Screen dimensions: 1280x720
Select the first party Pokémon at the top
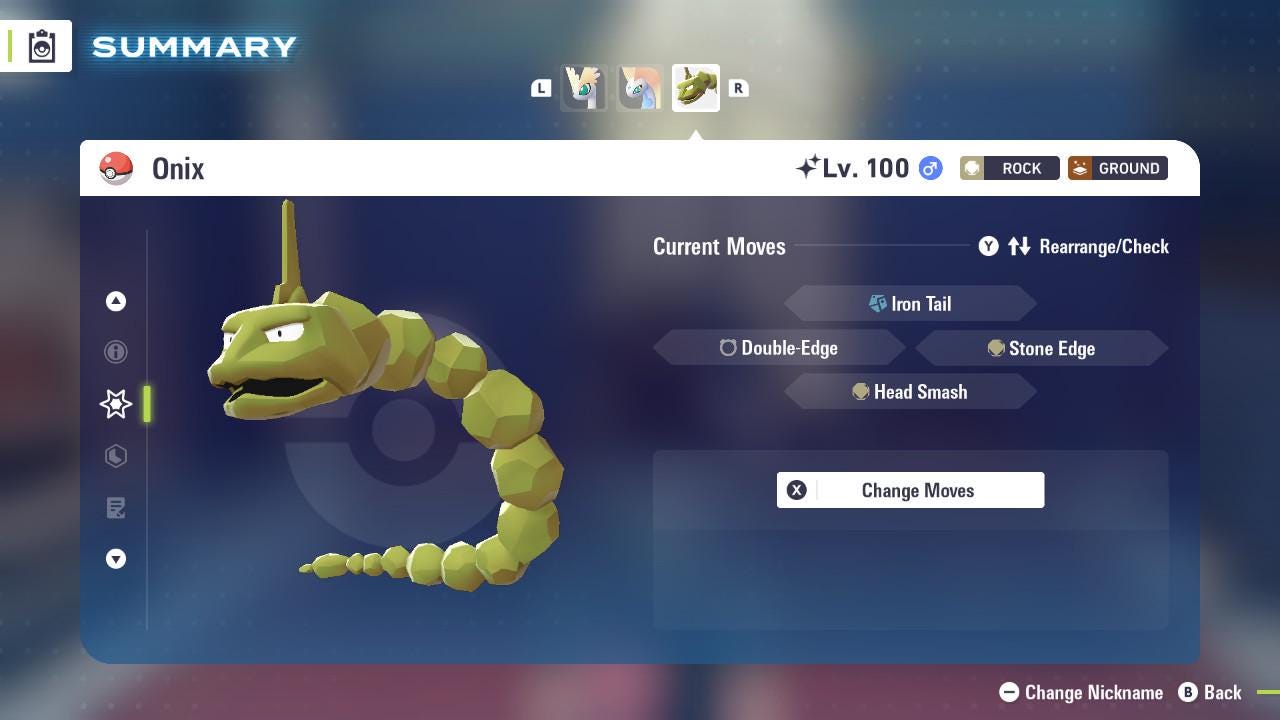pyautogui.click(x=585, y=88)
